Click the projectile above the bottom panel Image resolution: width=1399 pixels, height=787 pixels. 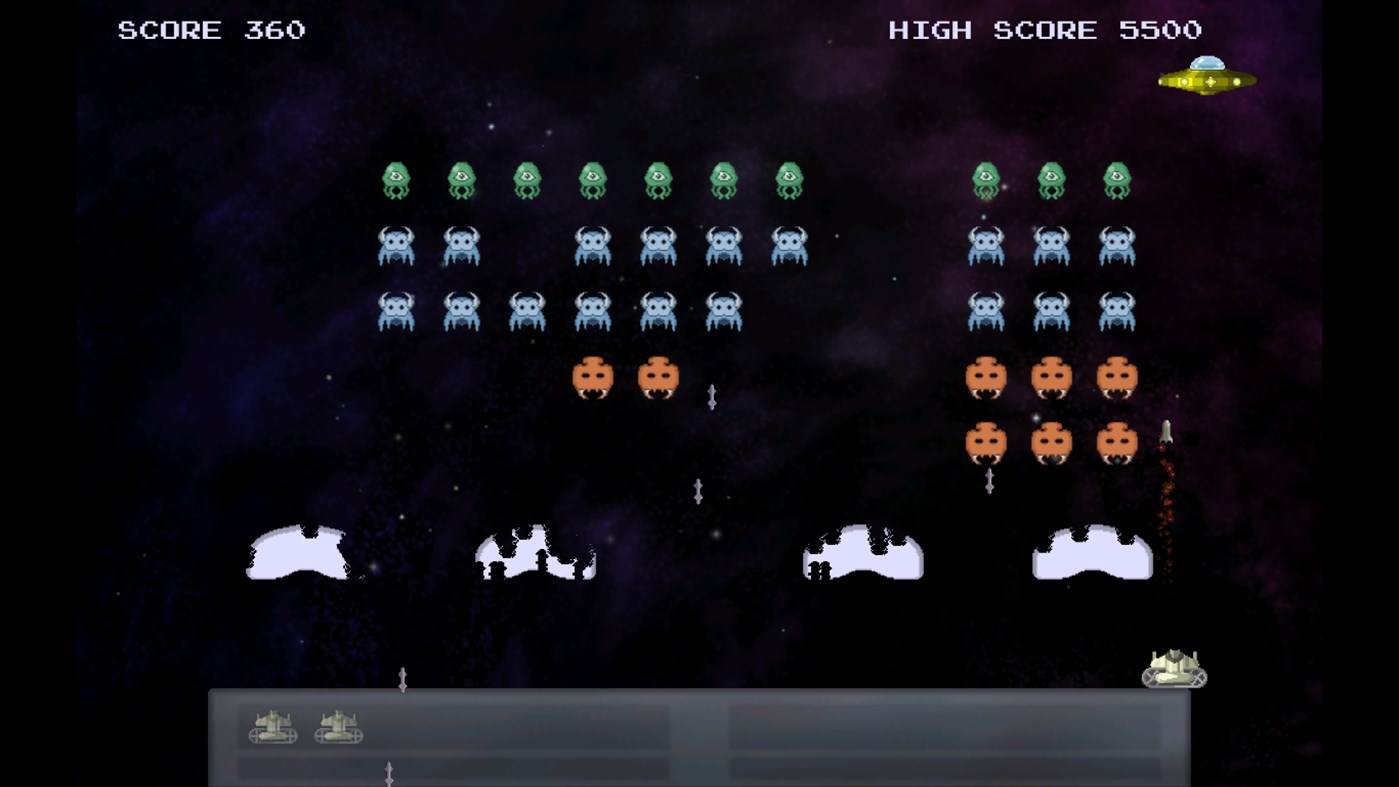coord(405,678)
